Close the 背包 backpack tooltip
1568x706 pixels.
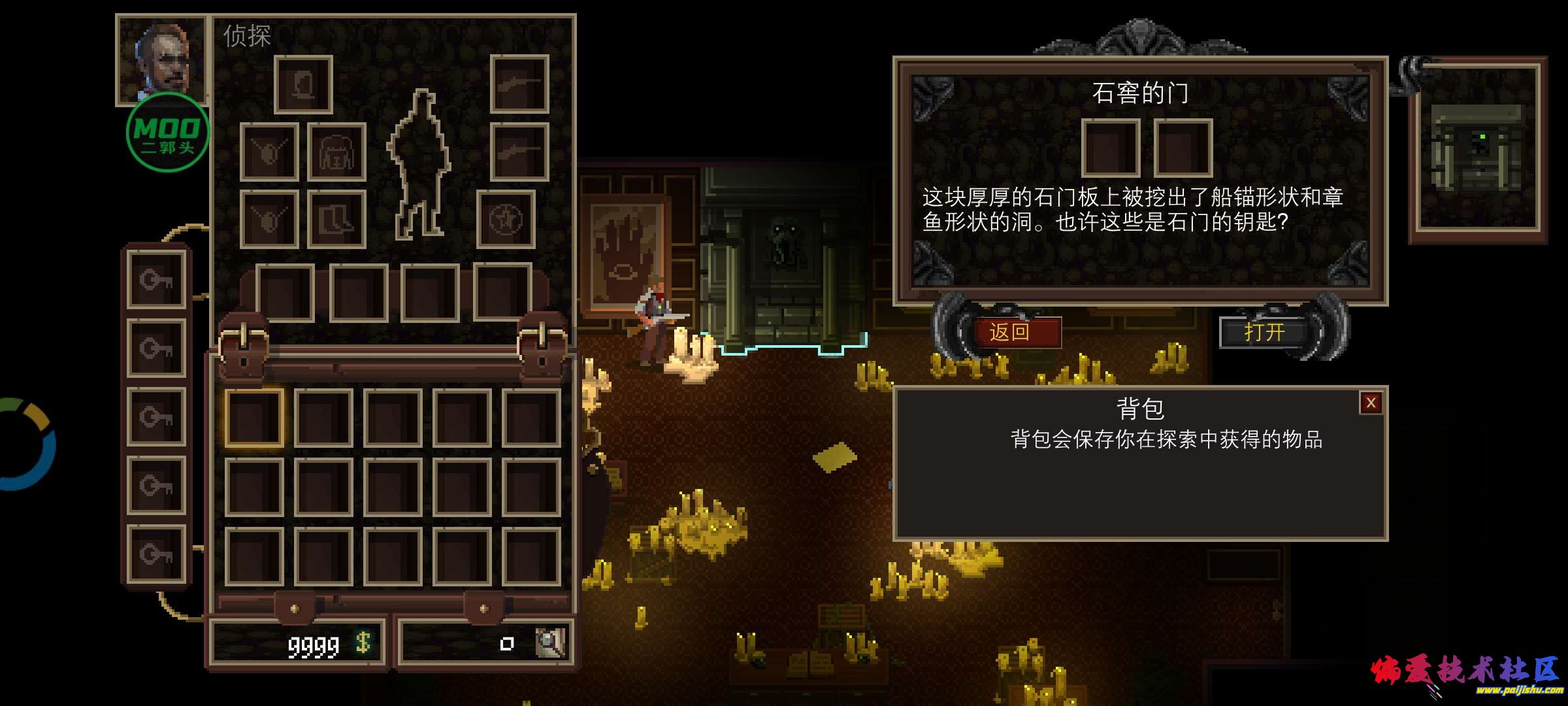coord(1371,403)
